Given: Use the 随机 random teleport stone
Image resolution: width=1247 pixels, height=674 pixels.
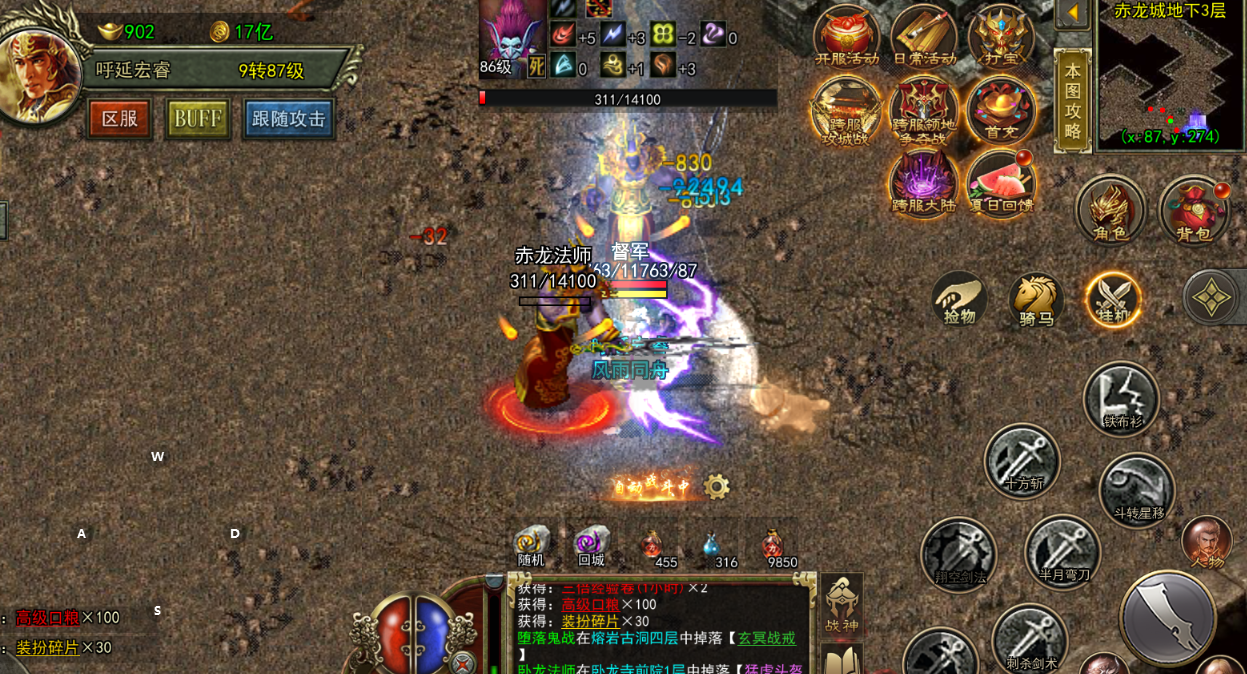Looking at the screenshot, I should 531,545.
